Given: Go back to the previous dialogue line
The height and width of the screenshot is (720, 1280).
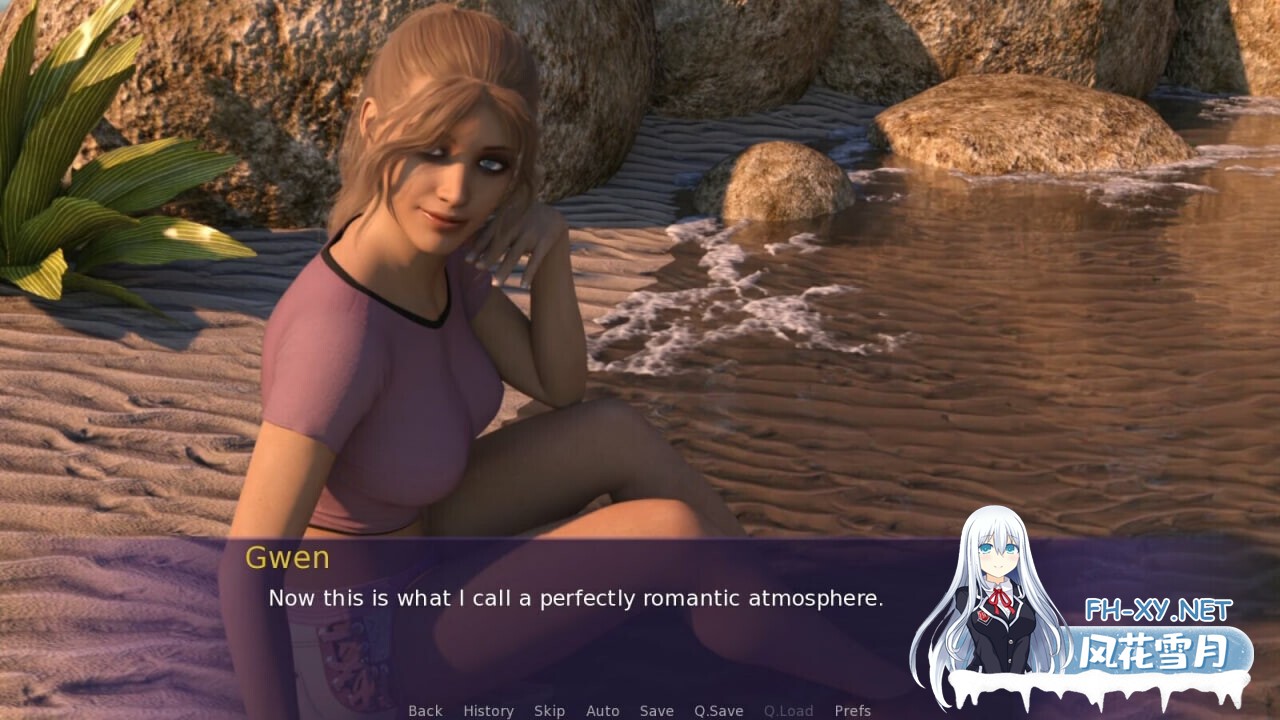Looking at the screenshot, I should coord(425,711).
